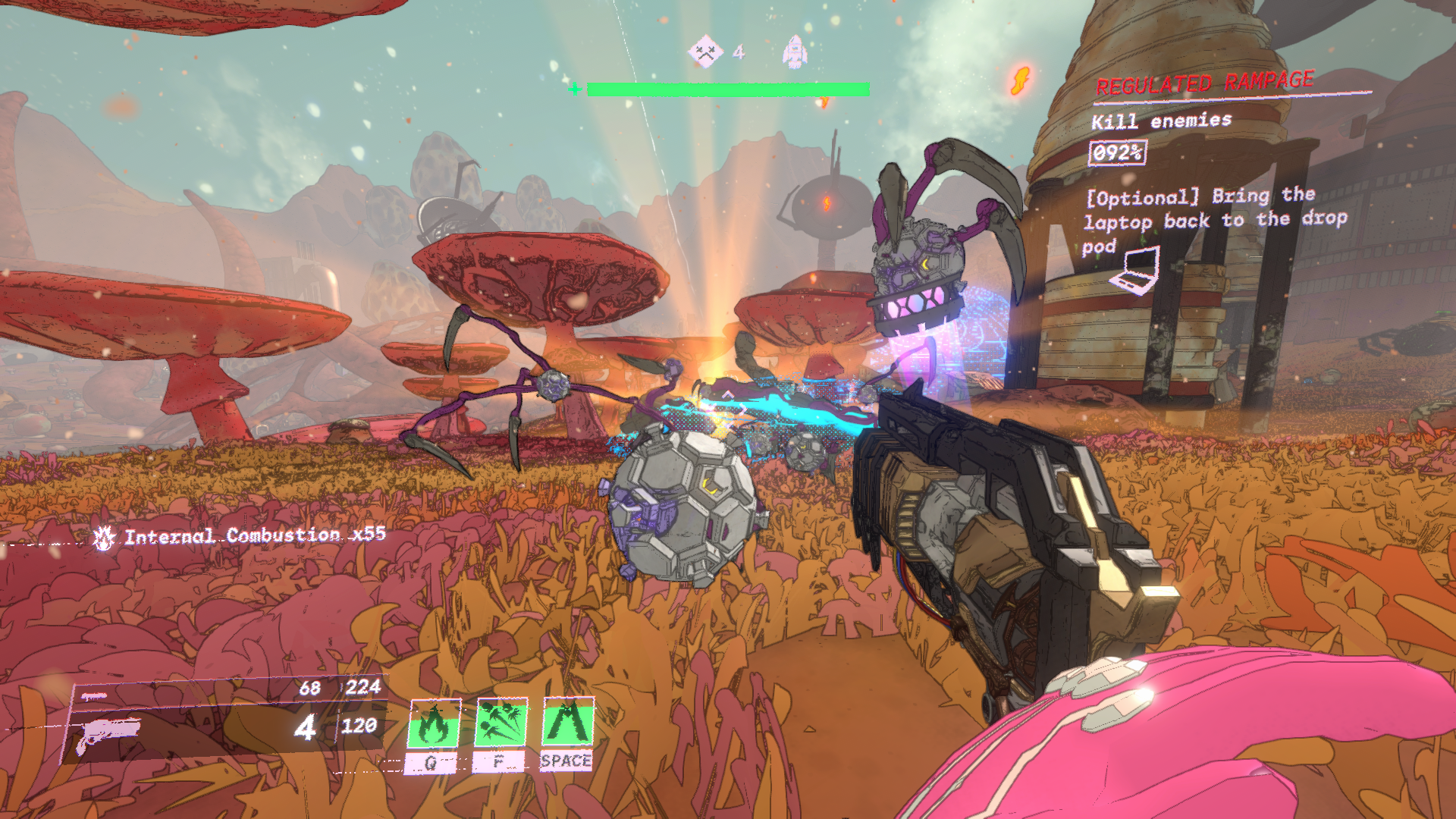Image resolution: width=1456 pixels, height=819 pixels.
Task: Activate the flame ability icon
Action: tap(435, 723)
